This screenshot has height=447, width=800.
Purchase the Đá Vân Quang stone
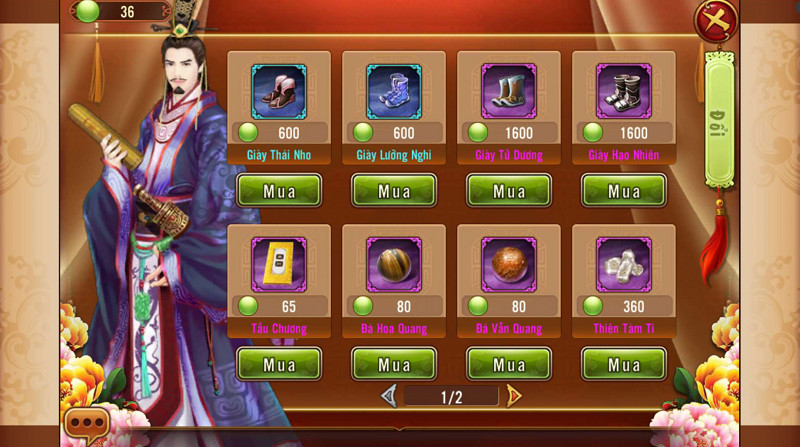point(509,364)
